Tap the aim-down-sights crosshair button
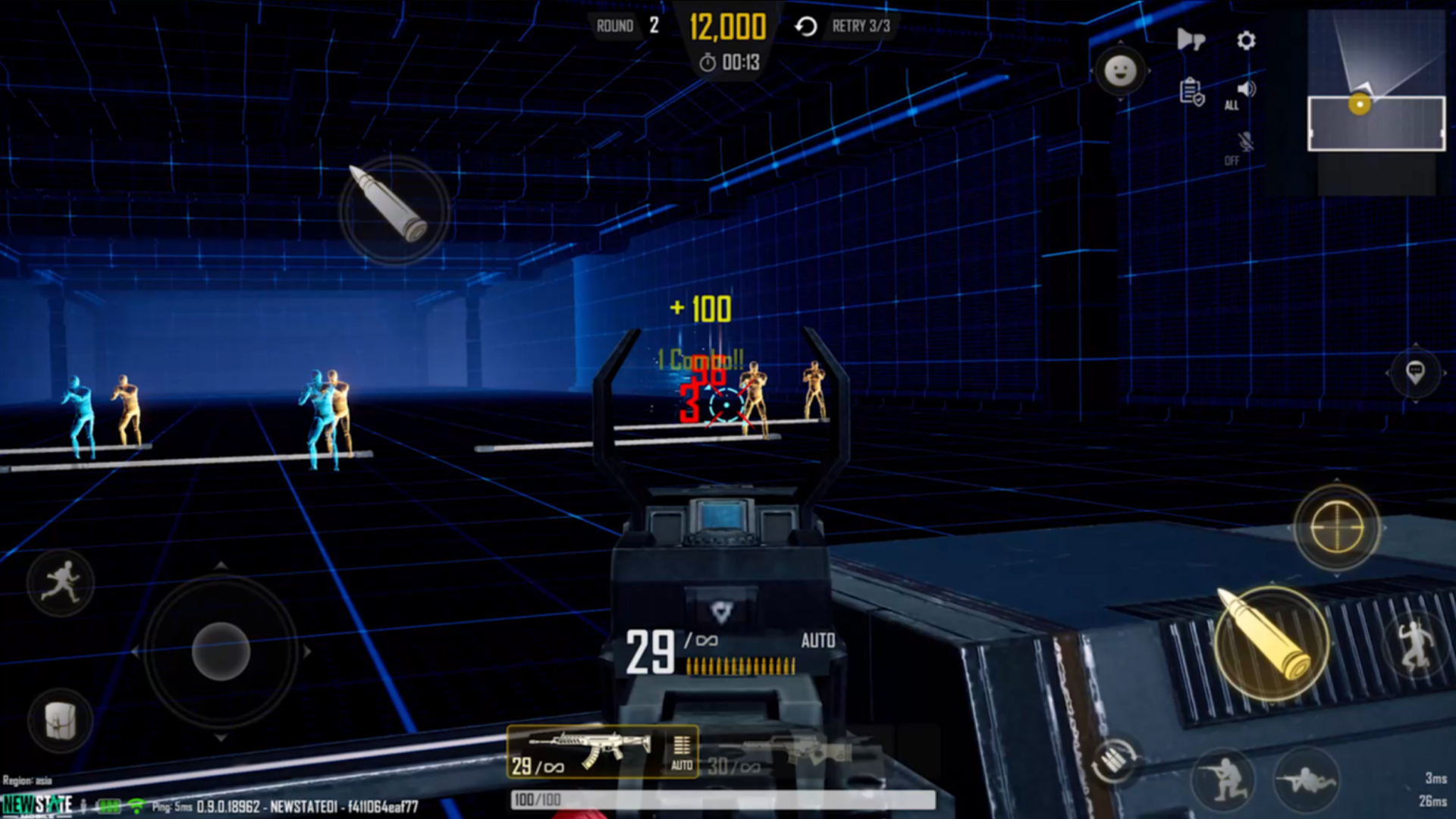1456x819 pixels. coord(1337,528)
